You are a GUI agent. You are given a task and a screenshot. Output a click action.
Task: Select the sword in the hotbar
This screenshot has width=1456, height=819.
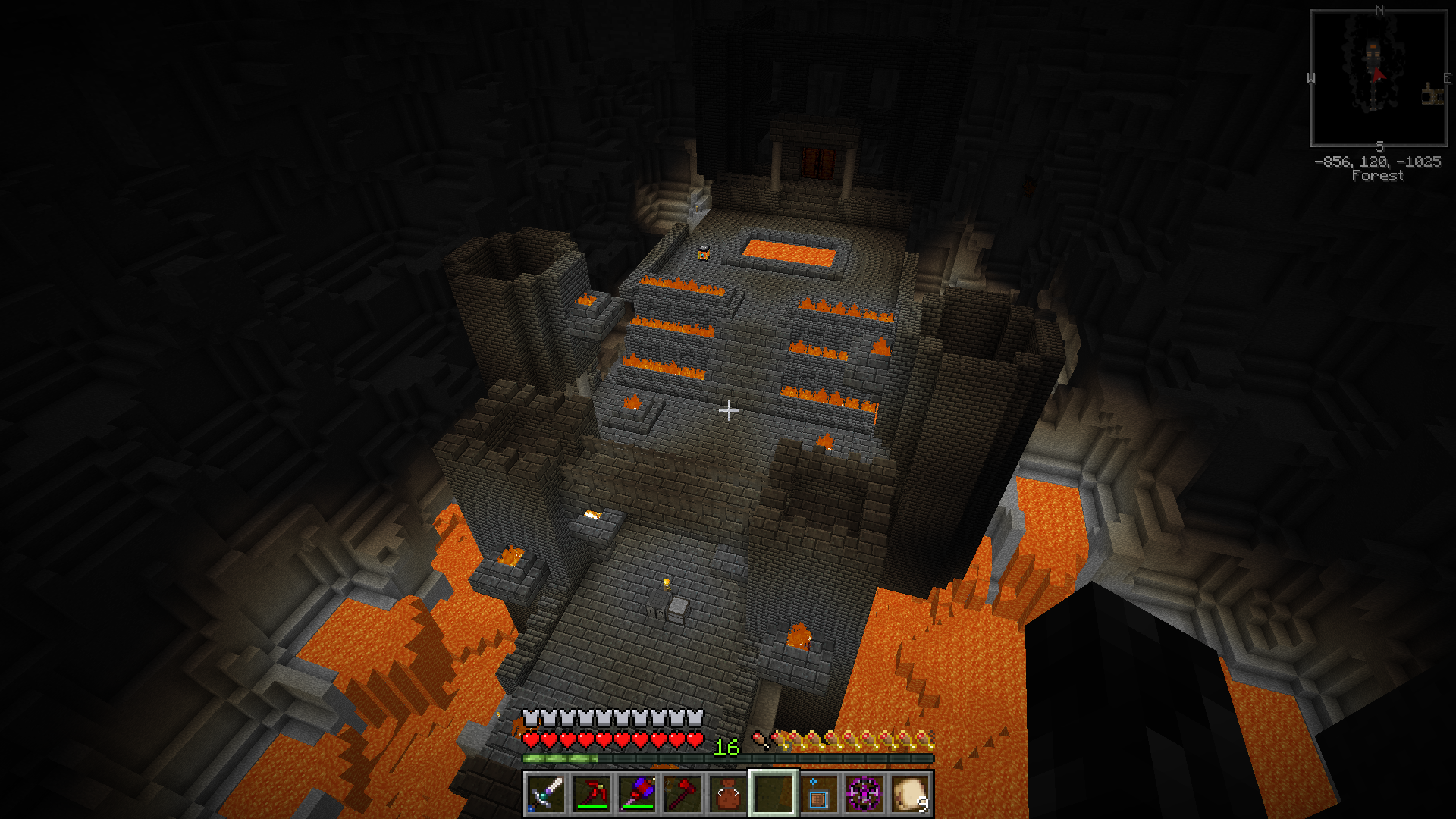click(x=546, y=794)
